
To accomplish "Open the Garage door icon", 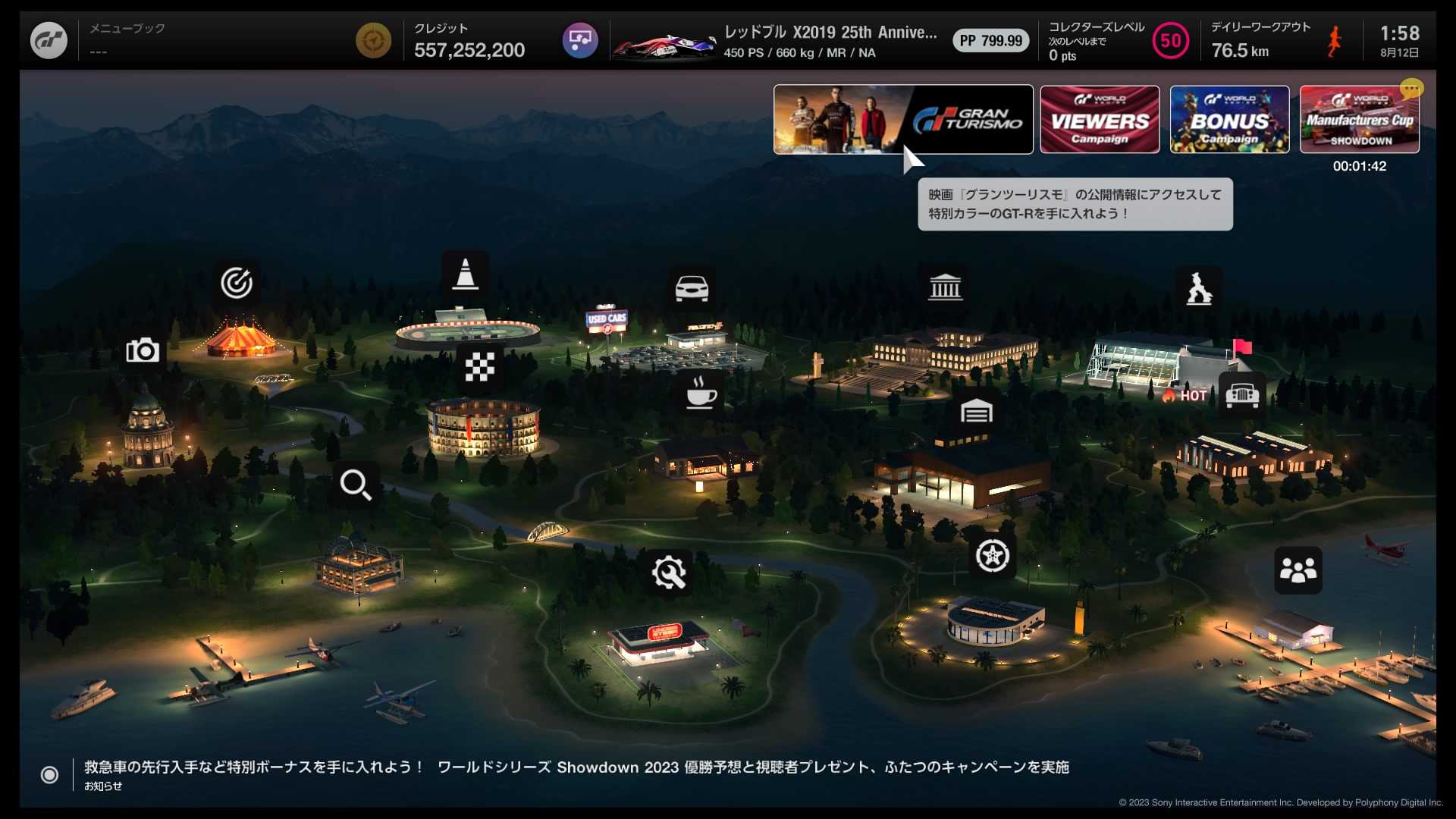I will coord(976,412).
